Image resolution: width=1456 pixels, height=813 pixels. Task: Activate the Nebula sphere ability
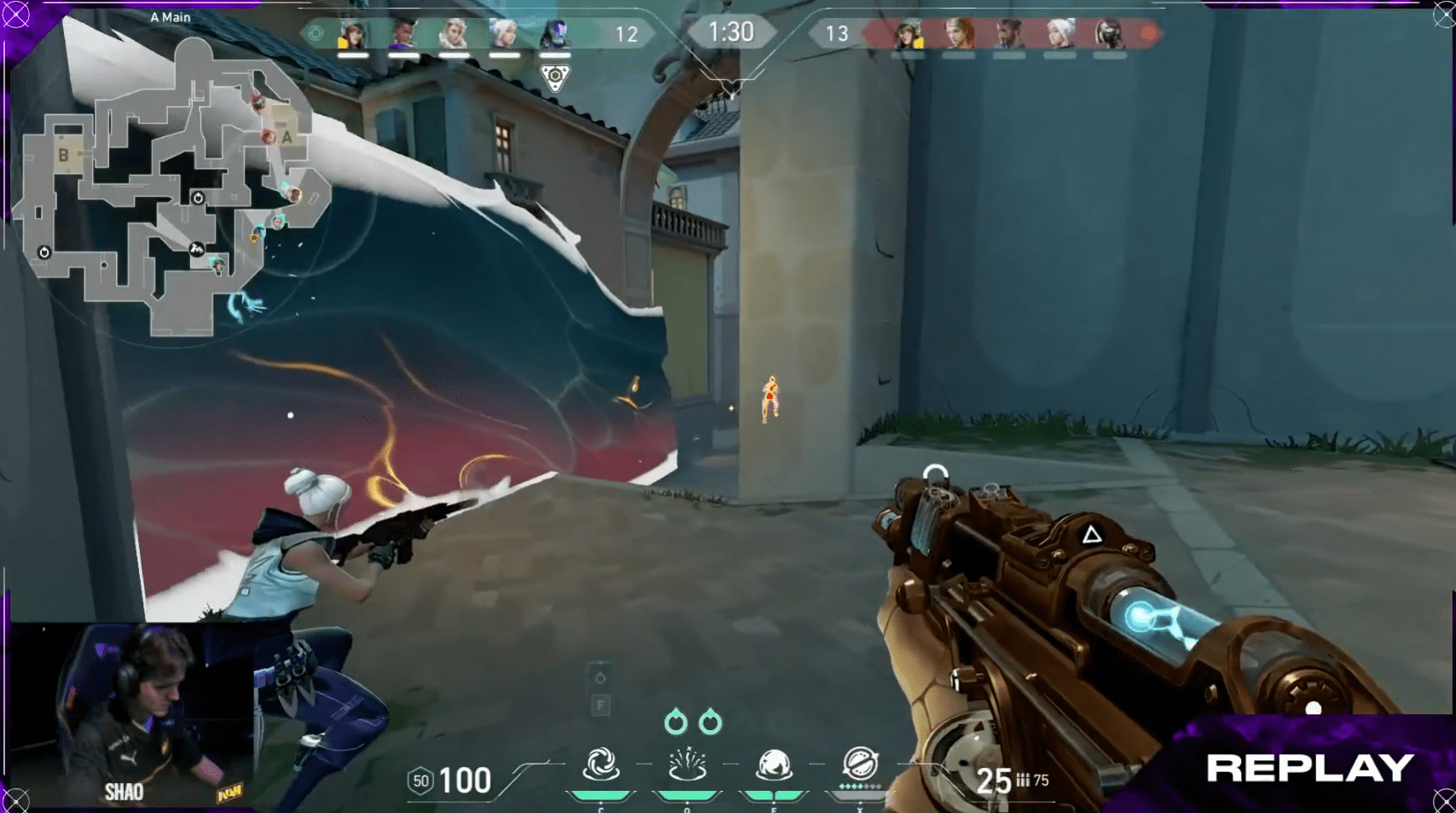click(774, 765)
